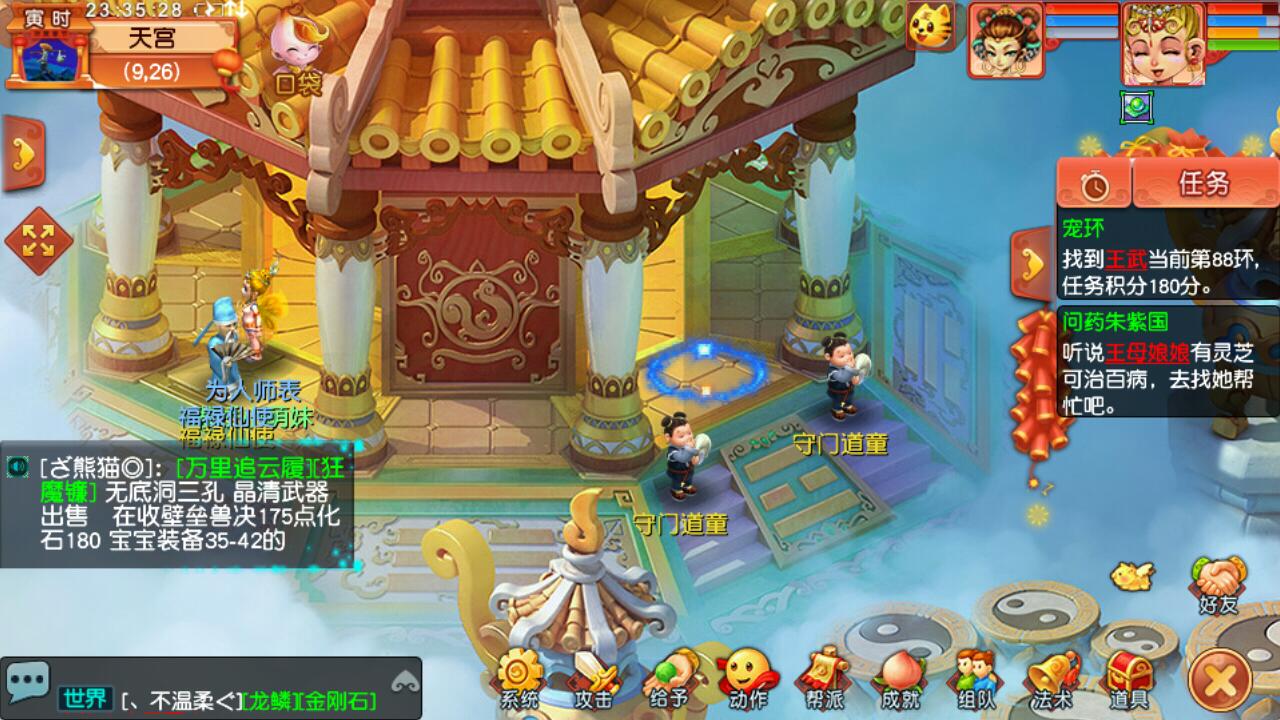
Task: Open the 好友 friends list
Action: pos(1217,583)
